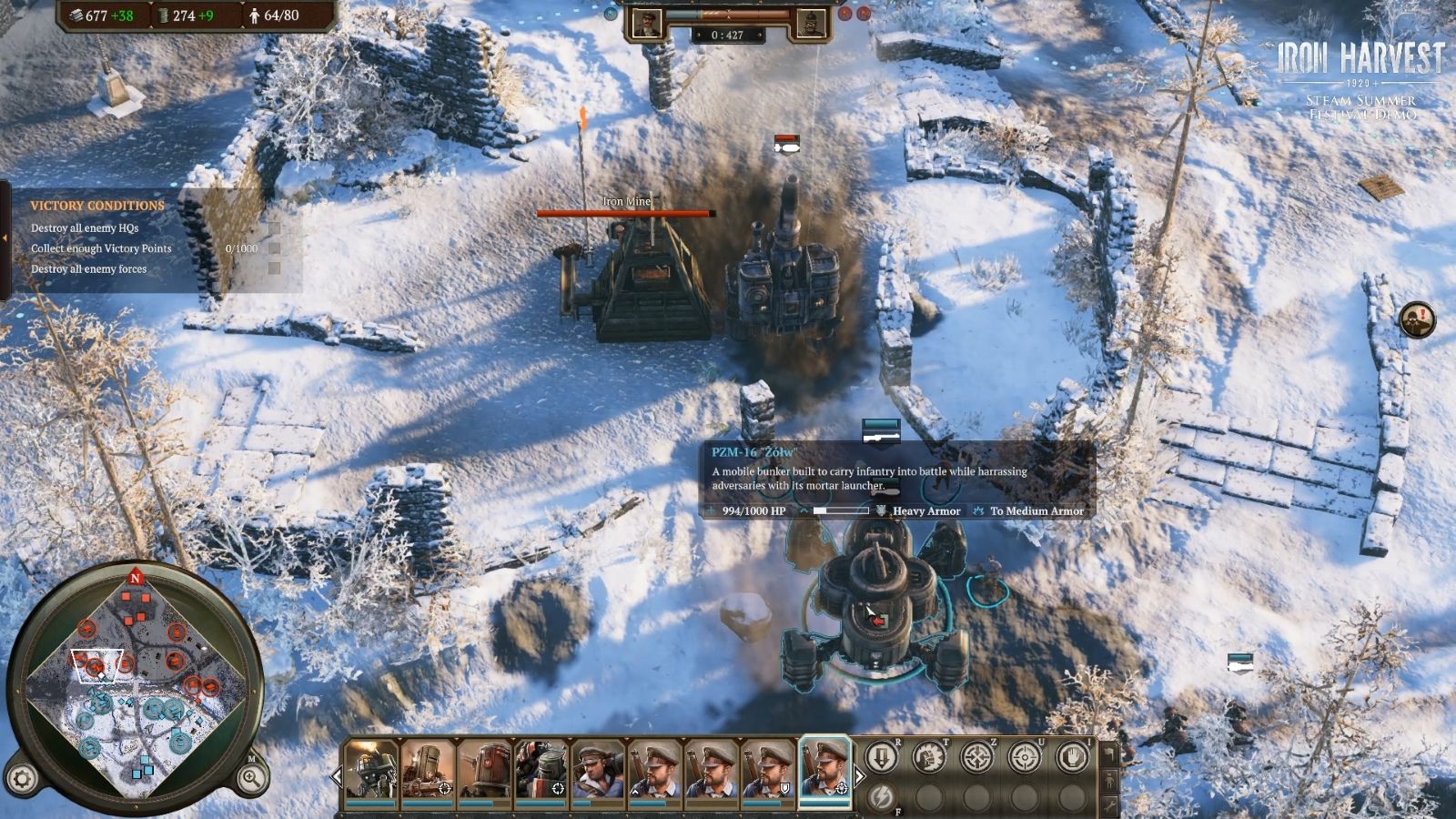Image resolution: width=1456 pixels, height=819 pixels.
Task: Click the minimap magnifier zoom button
Action: (251, 777)
